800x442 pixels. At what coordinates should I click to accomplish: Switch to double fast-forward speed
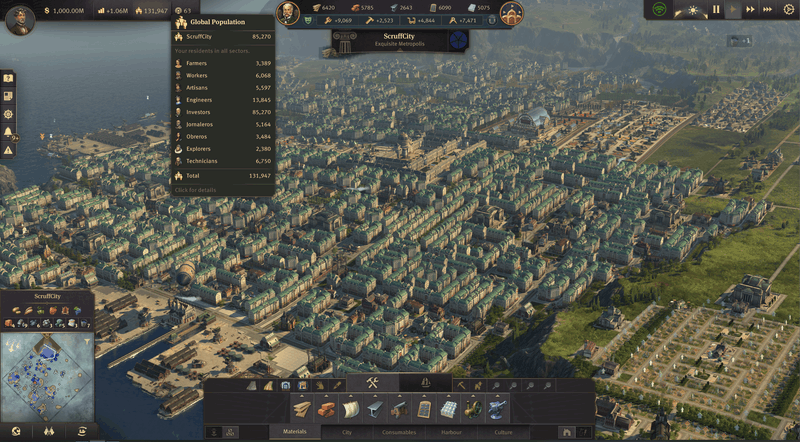click(x=751, y=9)
